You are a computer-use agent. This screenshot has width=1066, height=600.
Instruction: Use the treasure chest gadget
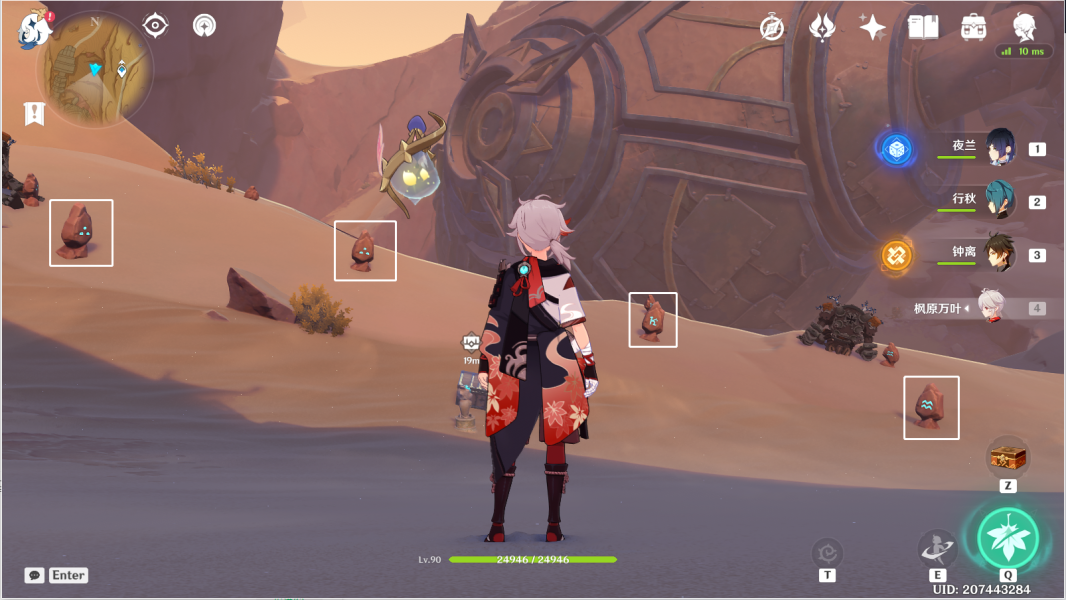pos(1008,457)
